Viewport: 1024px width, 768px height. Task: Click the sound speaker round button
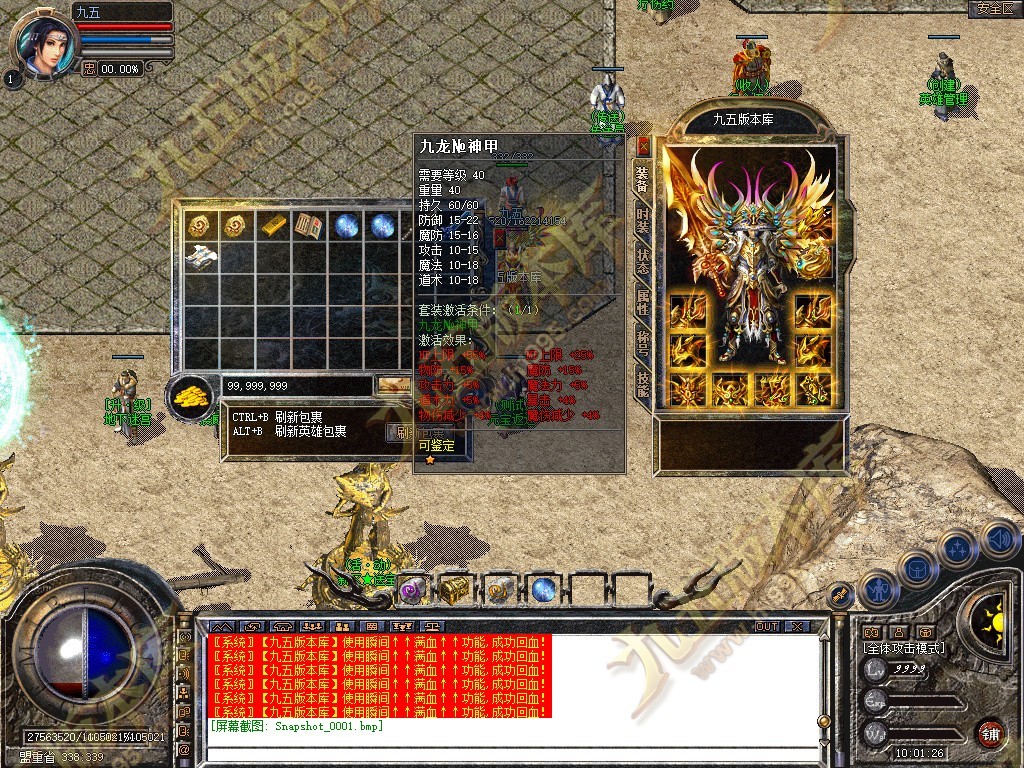[999, 540]
